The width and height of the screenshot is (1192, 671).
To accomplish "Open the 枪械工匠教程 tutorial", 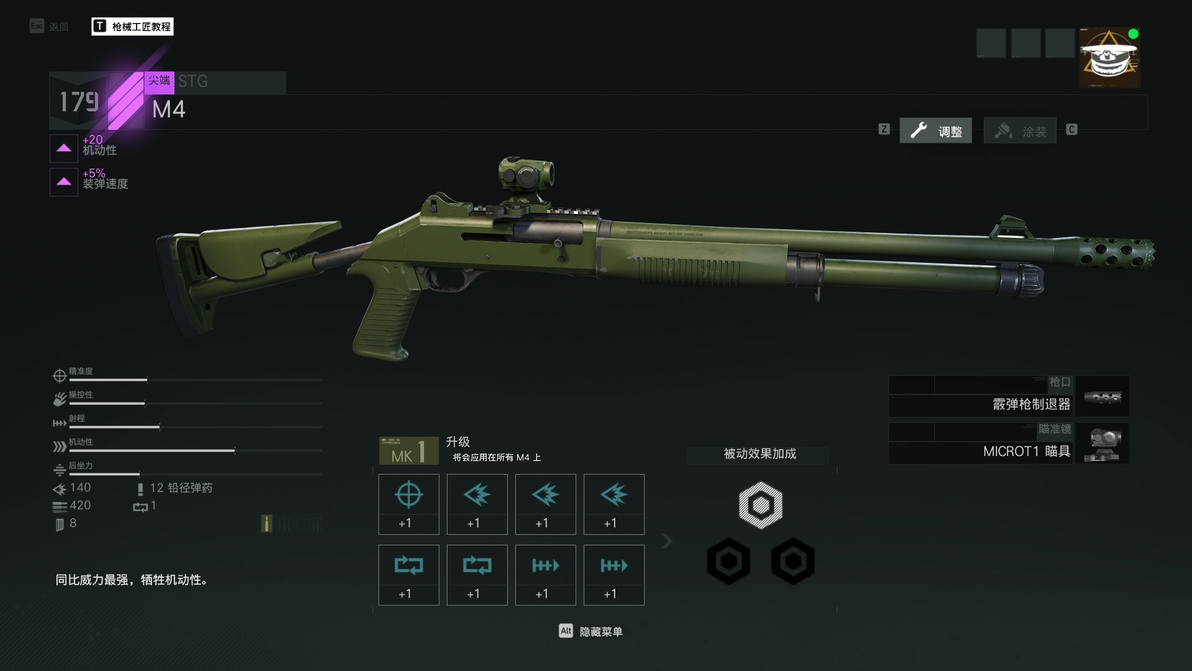I will pyautogui.click(x=132, y=26).
